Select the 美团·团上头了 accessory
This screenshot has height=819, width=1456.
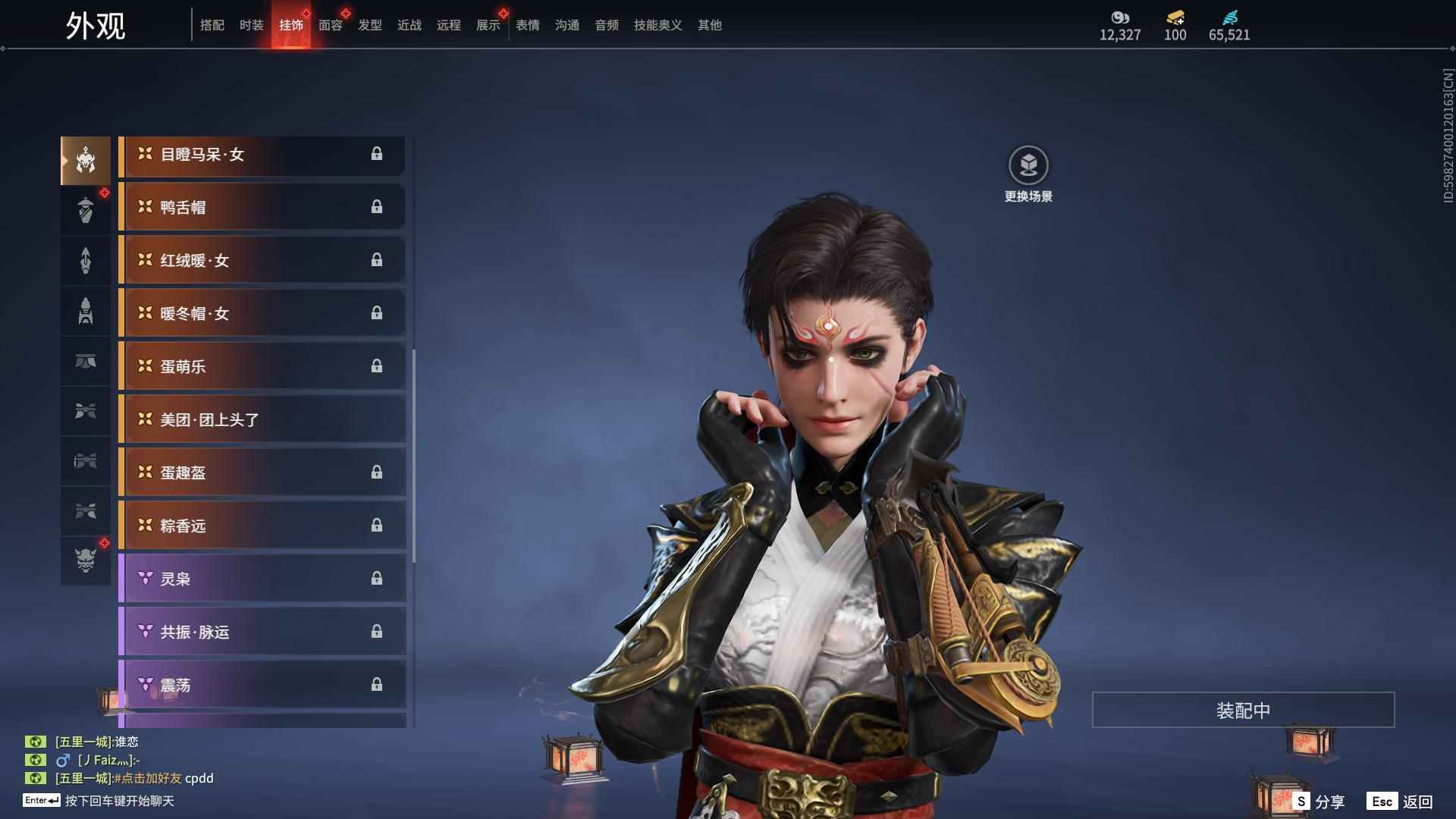262,419
